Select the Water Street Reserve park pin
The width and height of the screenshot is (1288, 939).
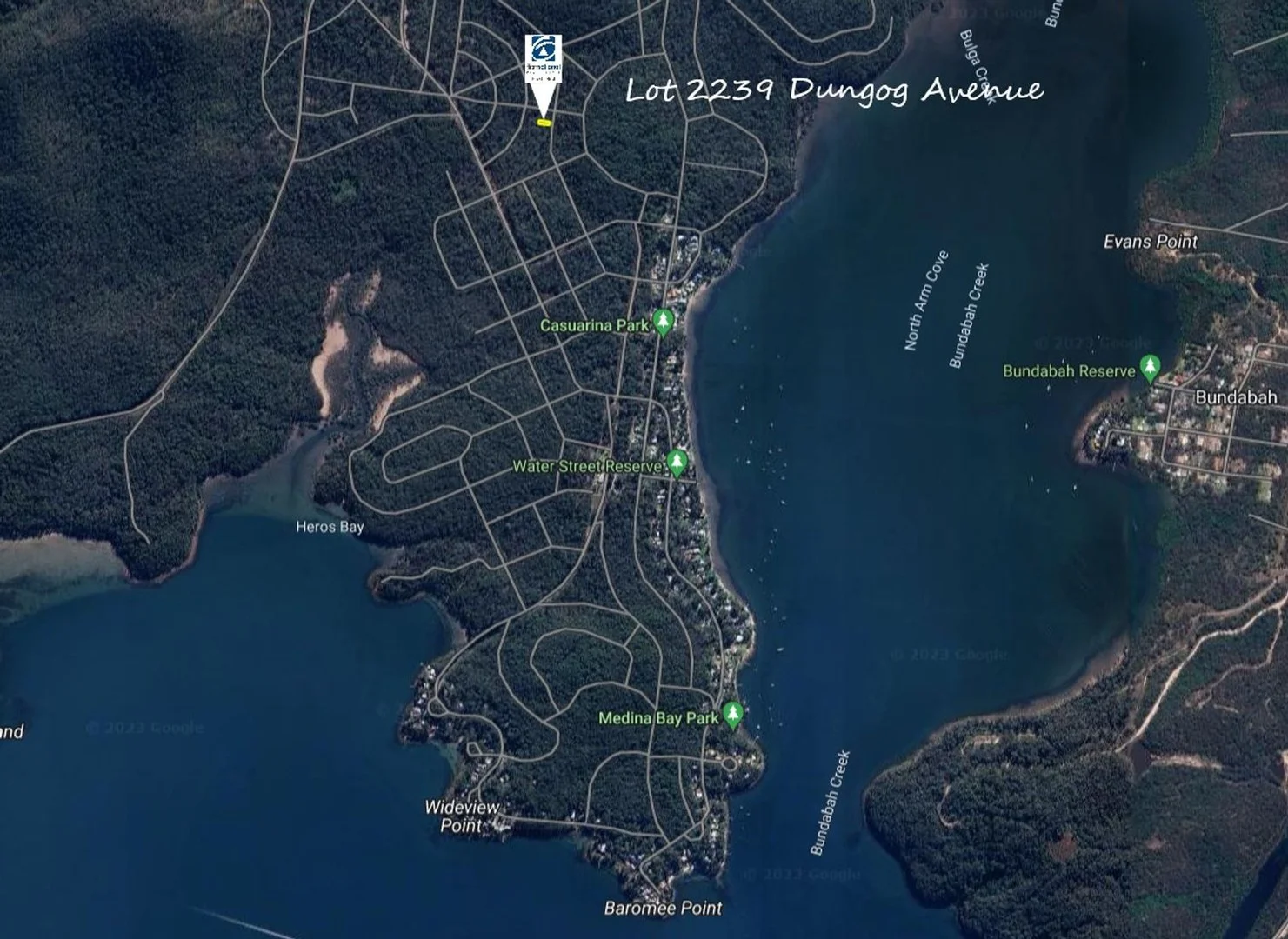pyautogui.click(x=677, y=463)
